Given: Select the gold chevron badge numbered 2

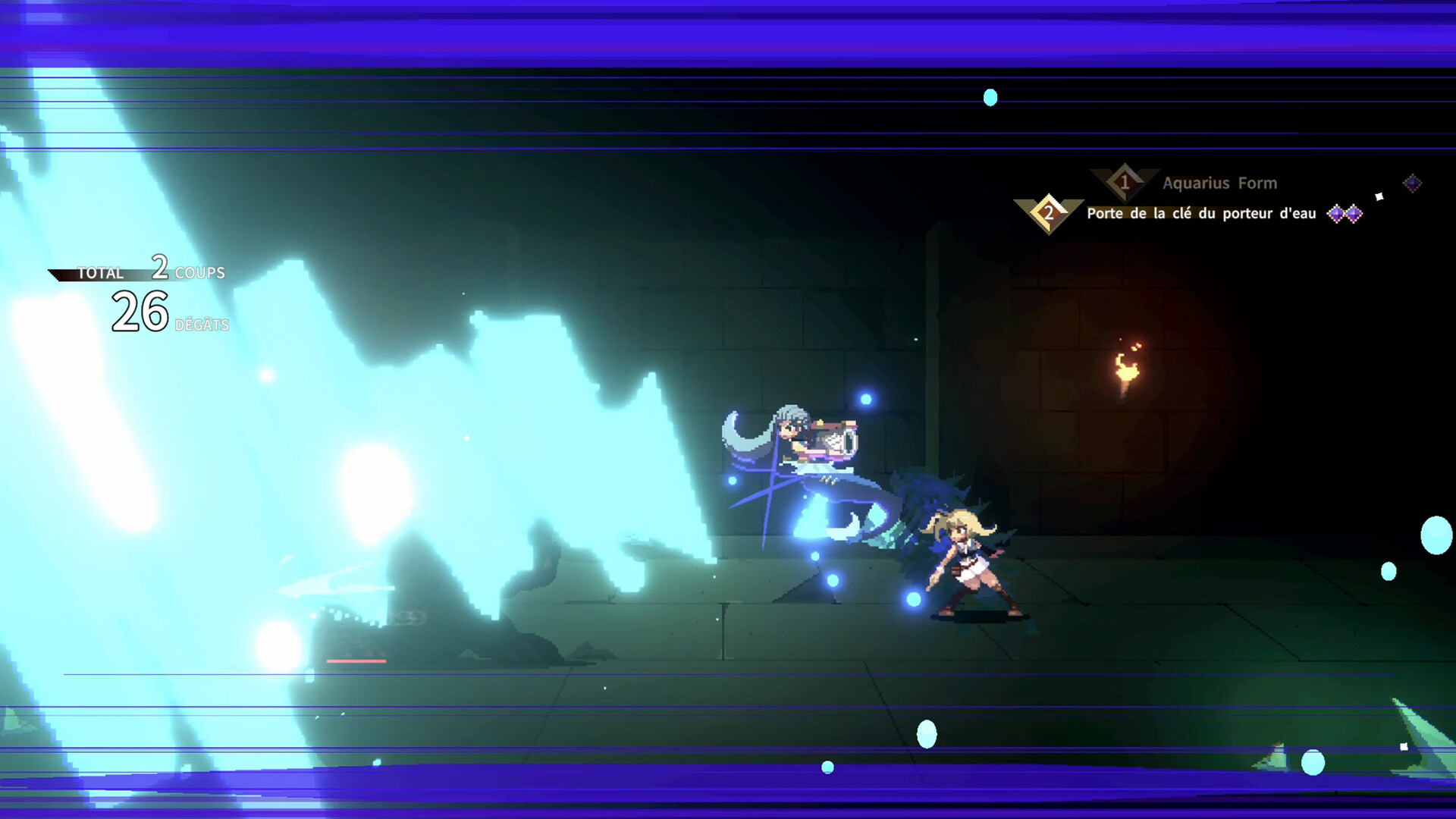Looking at the screenshot, I should 1050,212.
